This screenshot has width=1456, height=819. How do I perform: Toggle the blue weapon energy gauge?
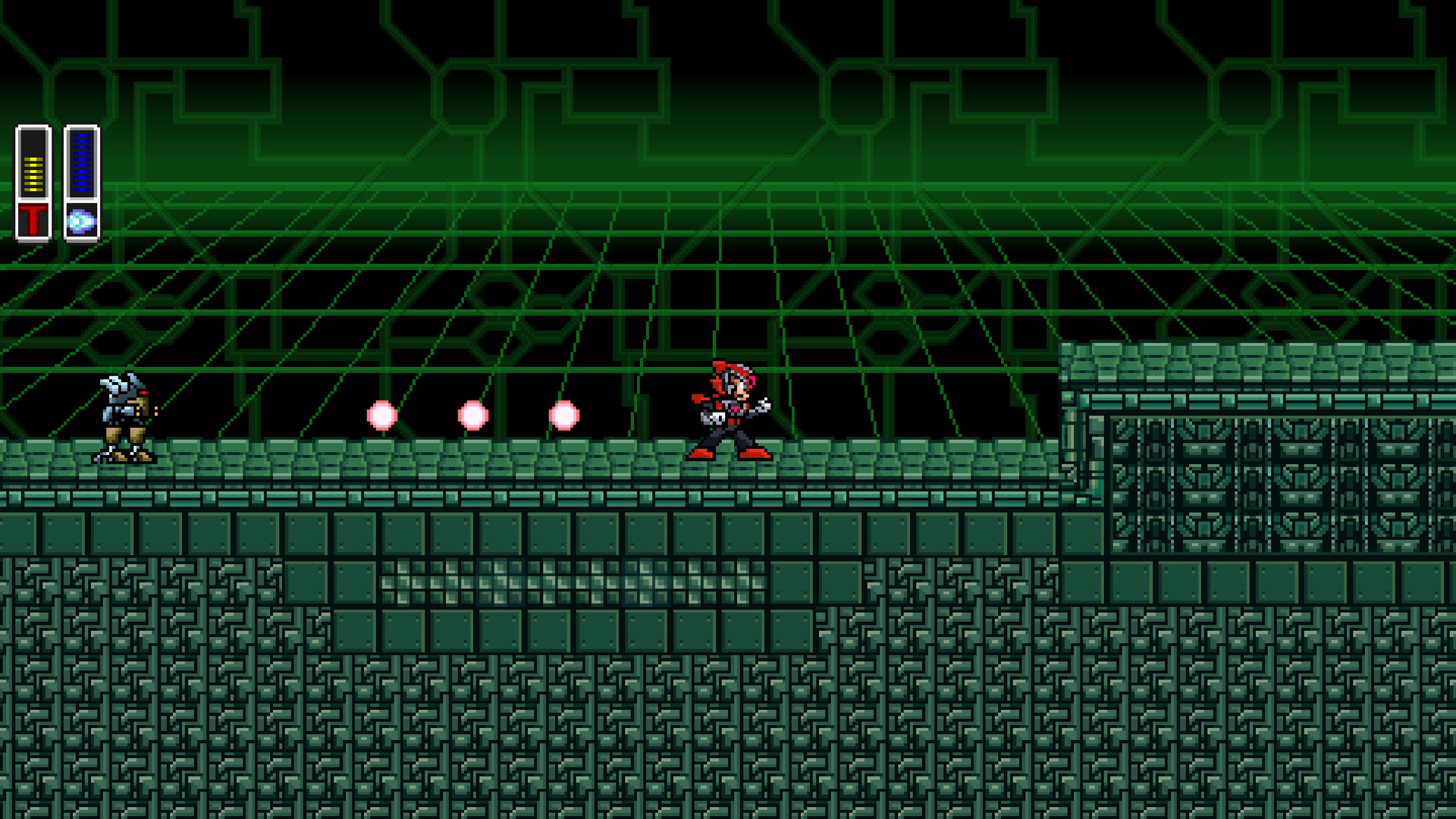pyautogui.click(x=80, y=163)
